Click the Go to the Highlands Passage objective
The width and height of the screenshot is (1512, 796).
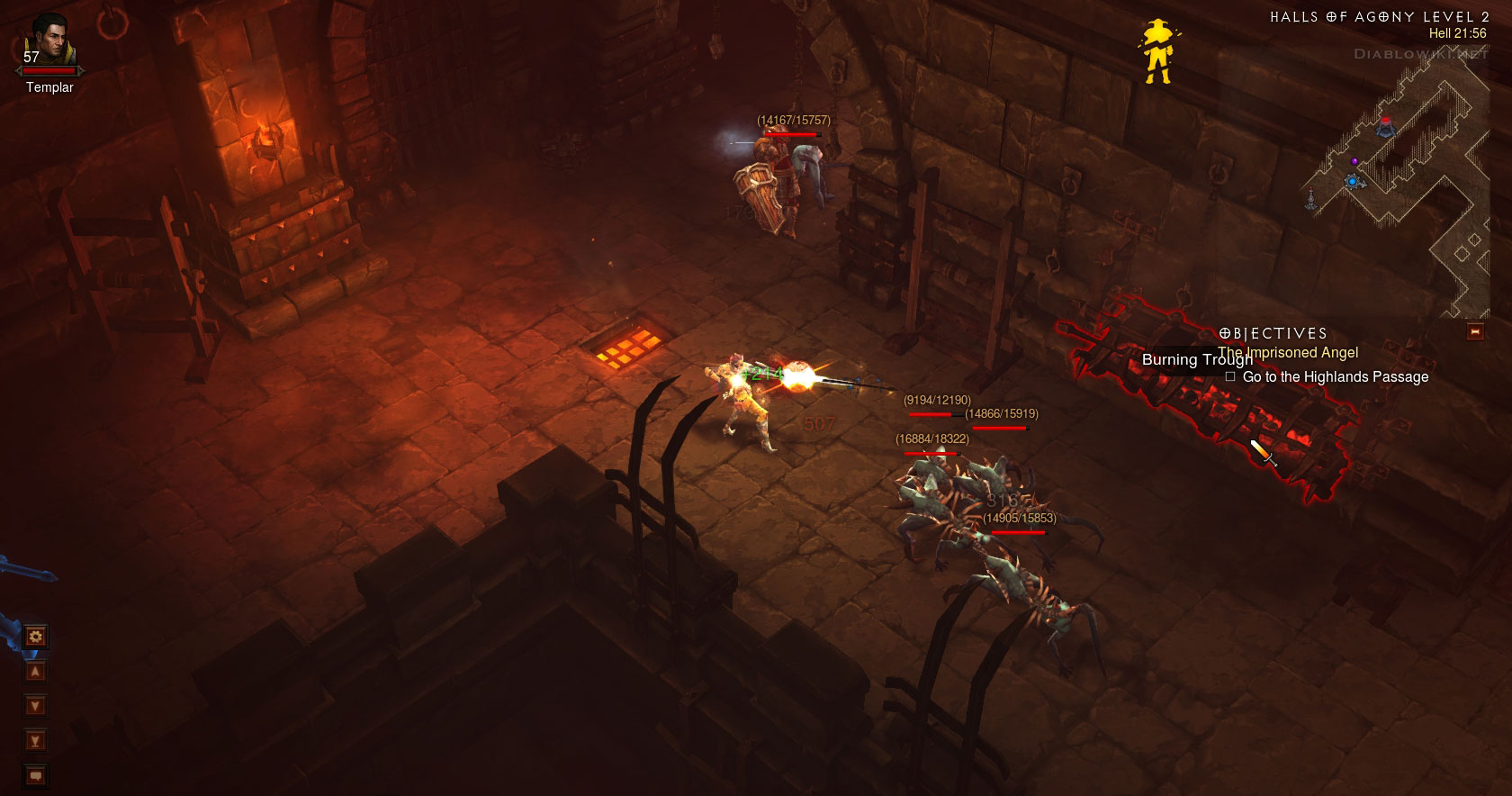[1335, 377]
